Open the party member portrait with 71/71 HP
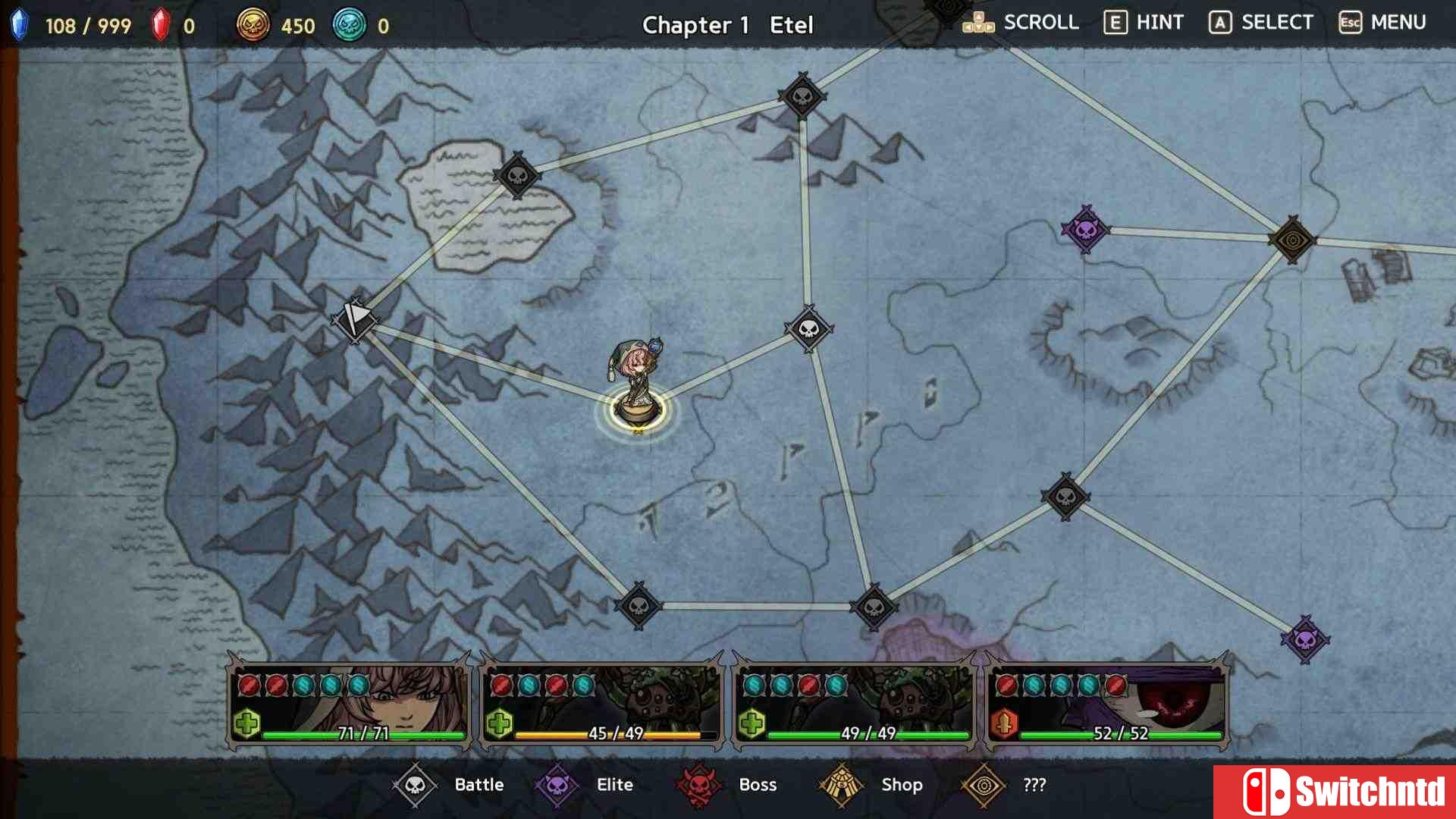 coord(350,704)
